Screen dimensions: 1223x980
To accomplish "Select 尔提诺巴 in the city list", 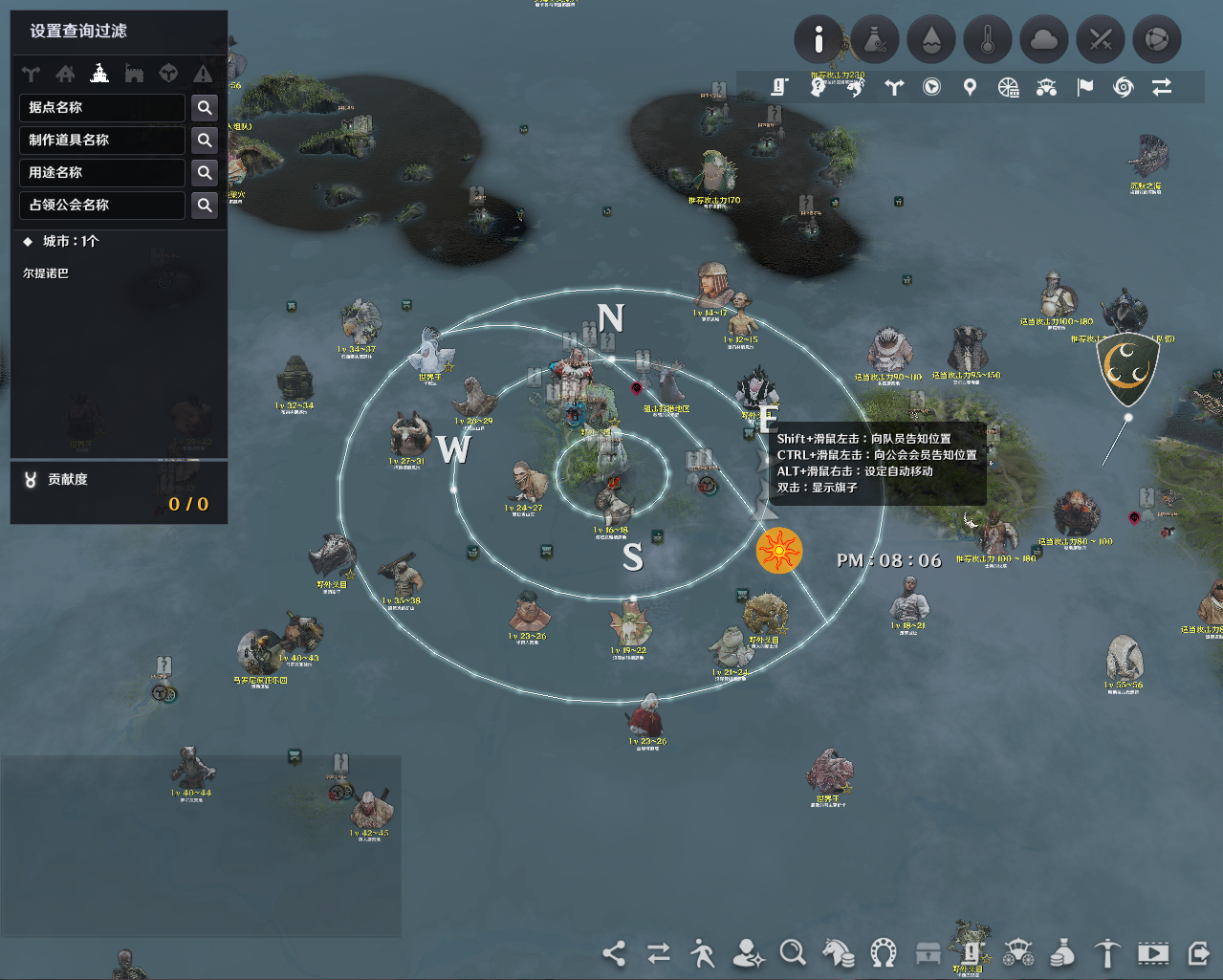I will pos(46,273).
